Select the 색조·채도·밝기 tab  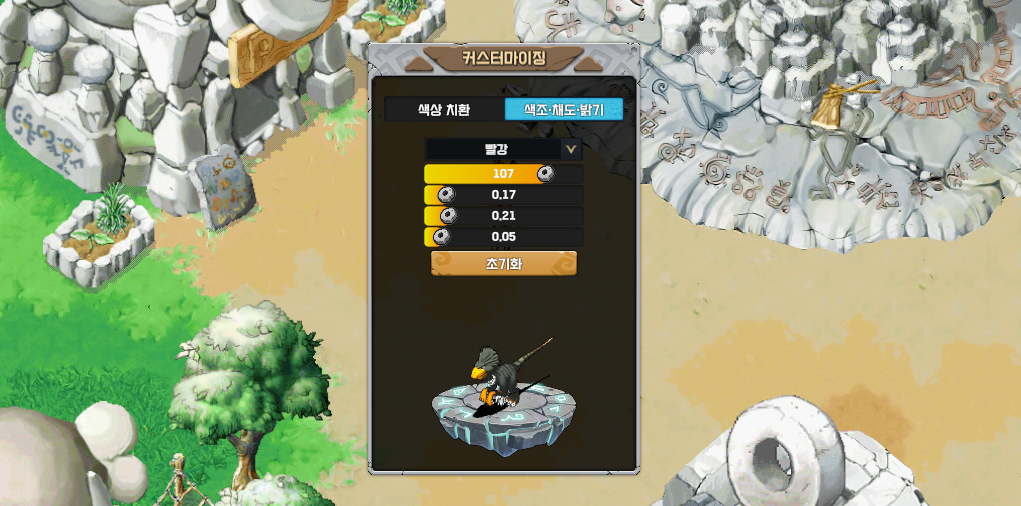[564, 110]
